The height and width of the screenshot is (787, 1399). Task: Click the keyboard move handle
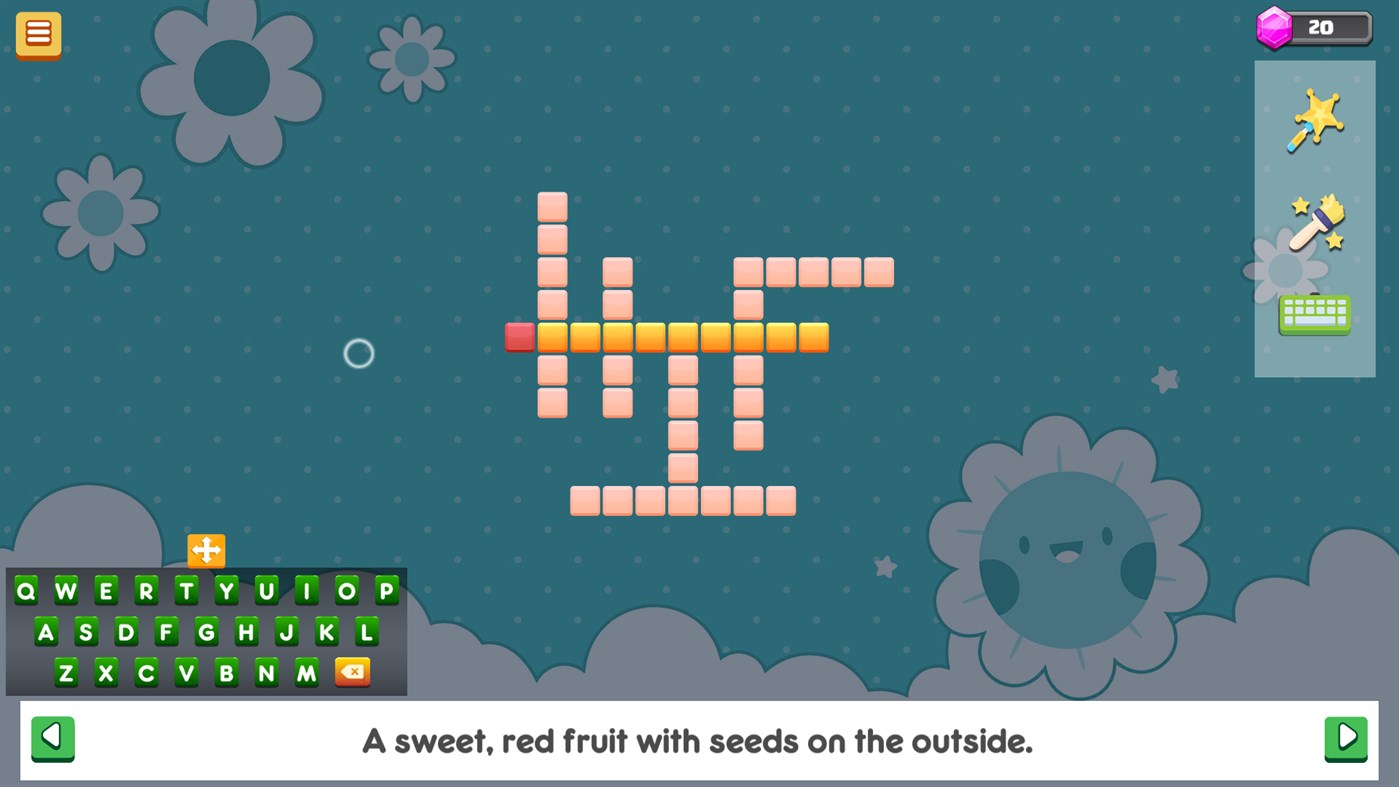tap(206, 549)
